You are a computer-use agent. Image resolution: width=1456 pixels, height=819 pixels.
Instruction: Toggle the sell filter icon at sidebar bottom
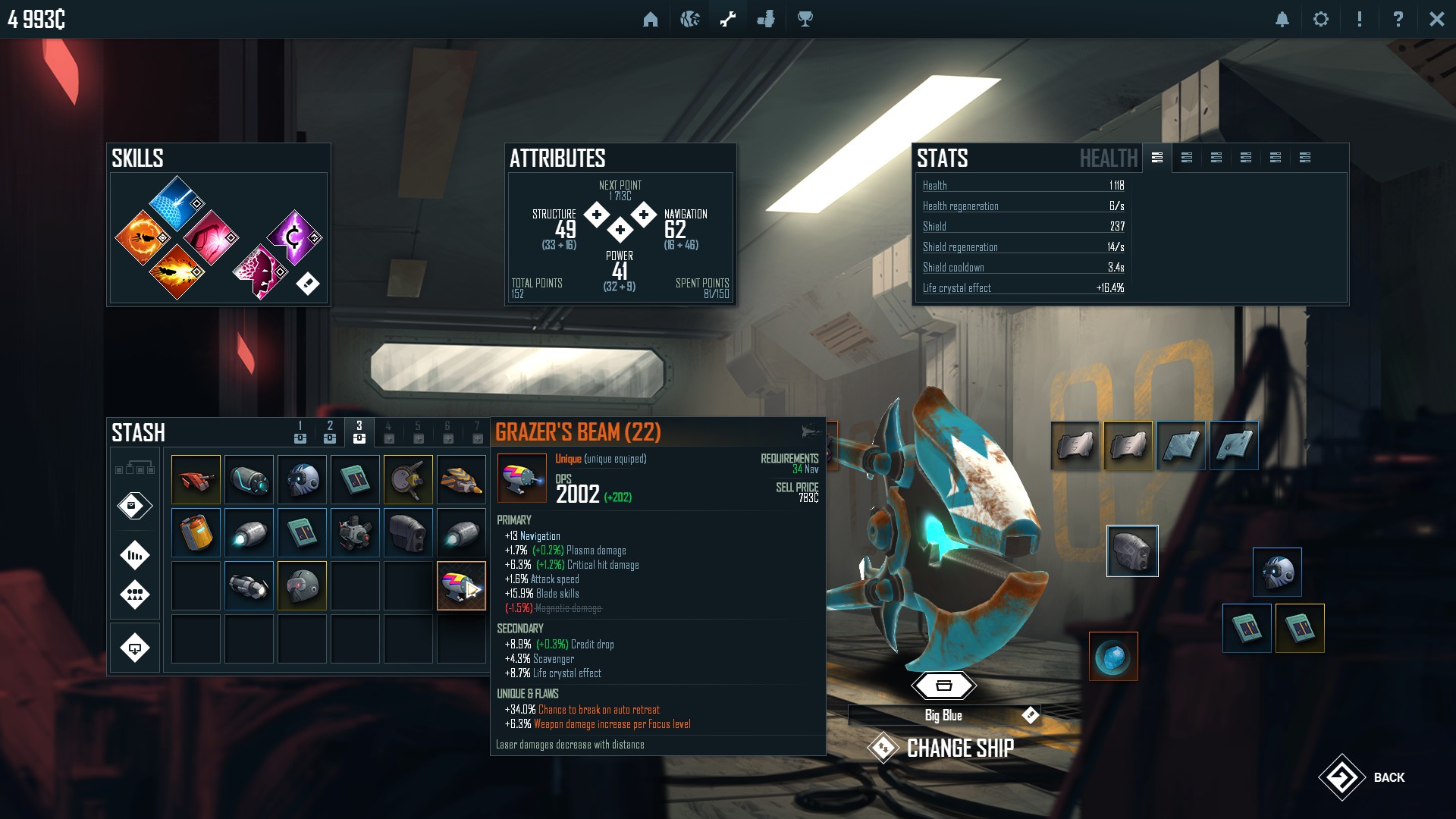click(135, 646)
